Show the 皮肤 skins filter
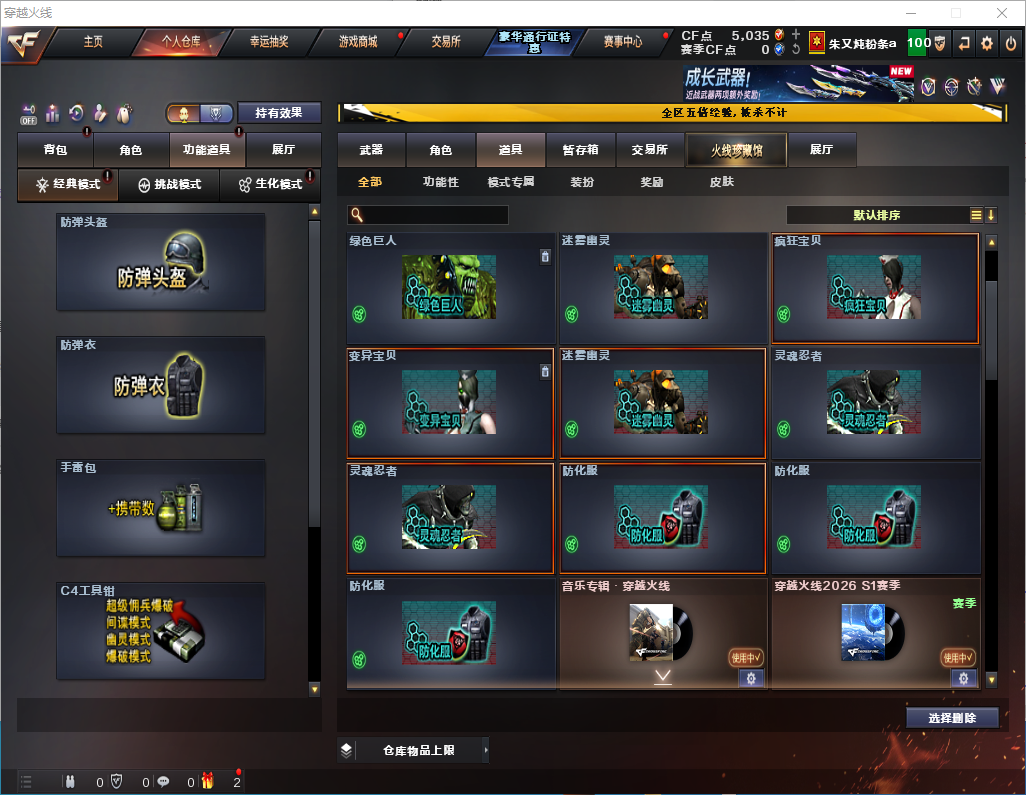Screen dimensions: 1026x795 [721, 182]
